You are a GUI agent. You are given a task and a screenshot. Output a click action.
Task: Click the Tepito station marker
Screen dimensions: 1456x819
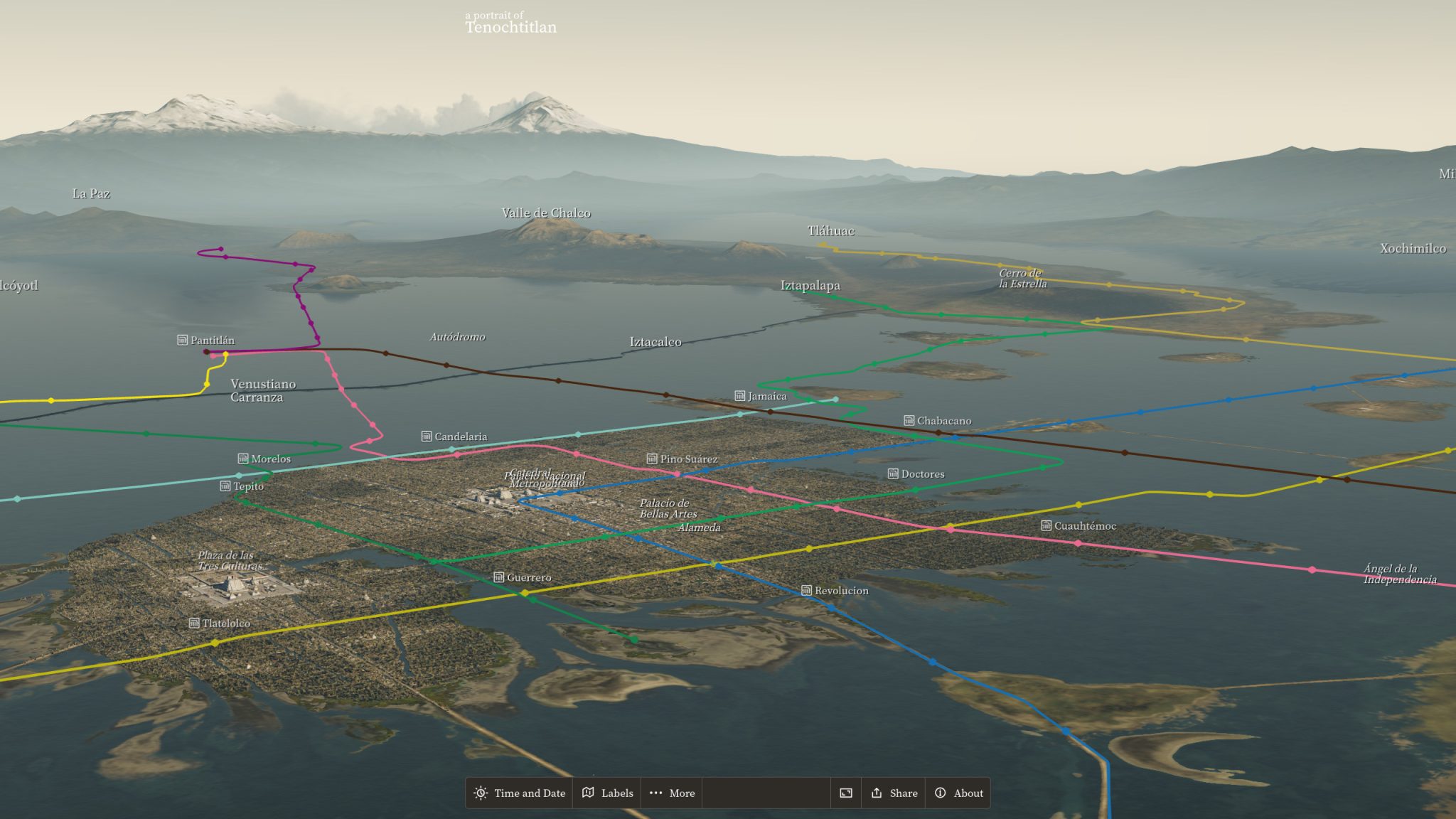[x=225, y=486]
